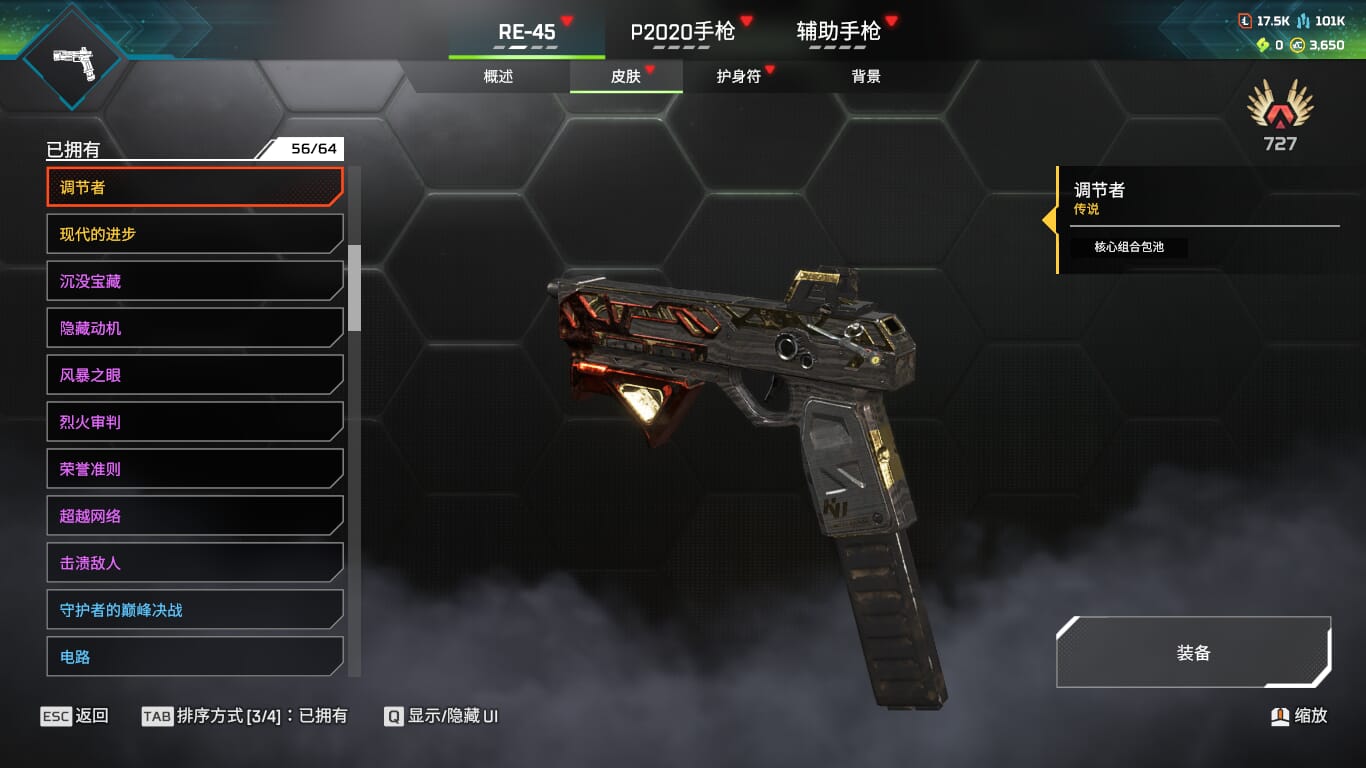Select the 电路 skin entry
The height and width of the screenshot is (768, 1366).
point(195,656)
